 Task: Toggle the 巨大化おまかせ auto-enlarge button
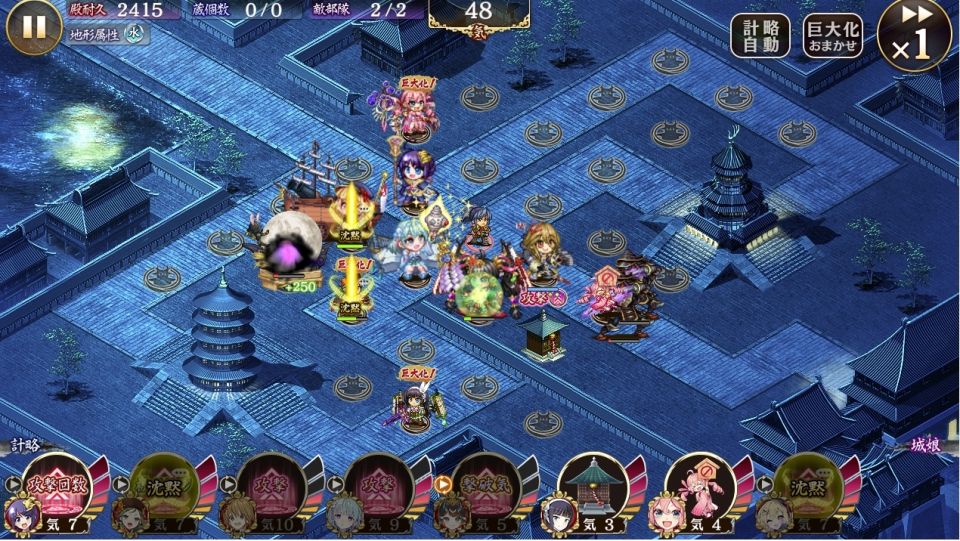click(833, 38)
